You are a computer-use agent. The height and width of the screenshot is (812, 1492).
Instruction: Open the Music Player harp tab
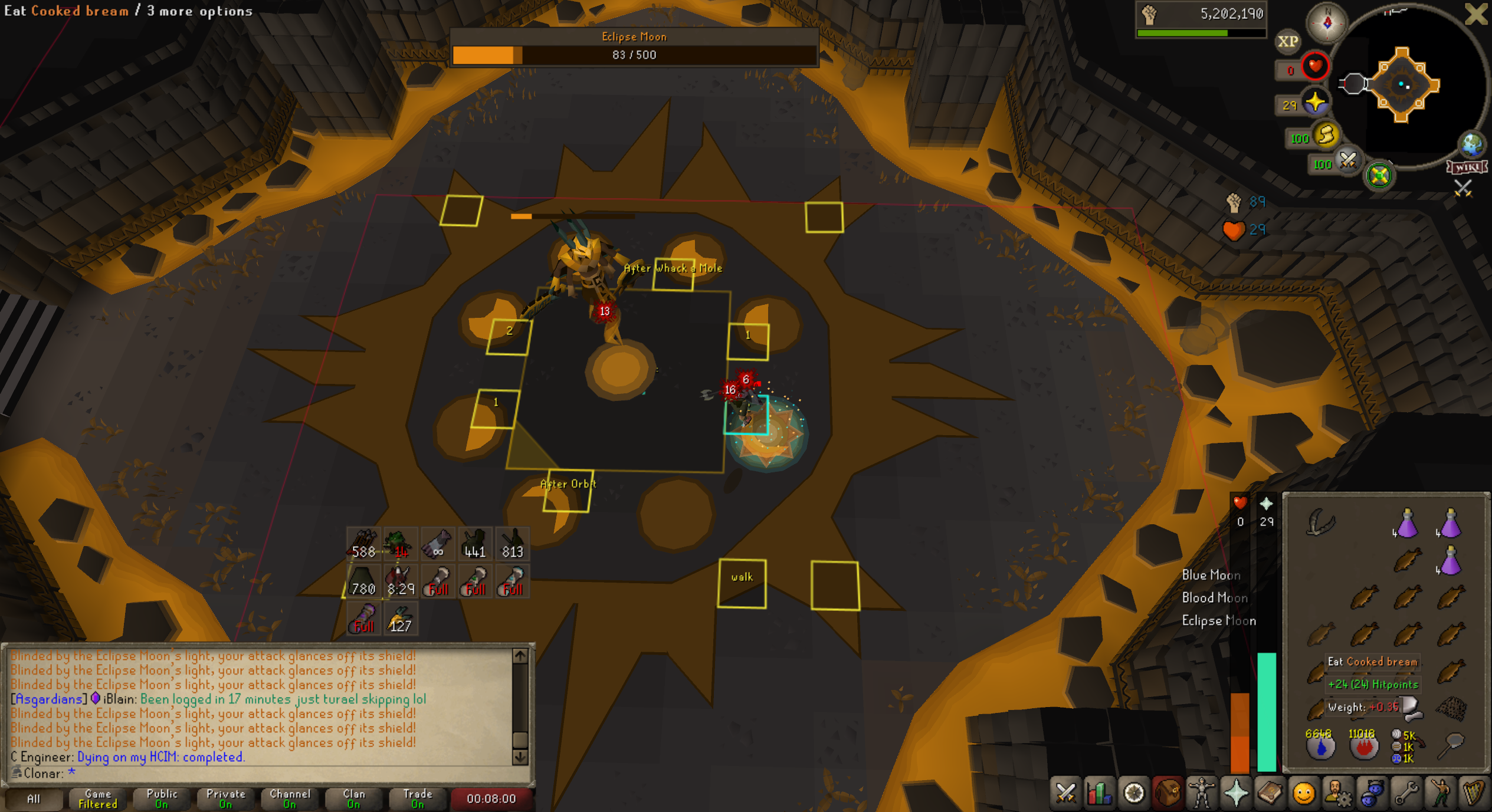click(x=1474, y=793)
